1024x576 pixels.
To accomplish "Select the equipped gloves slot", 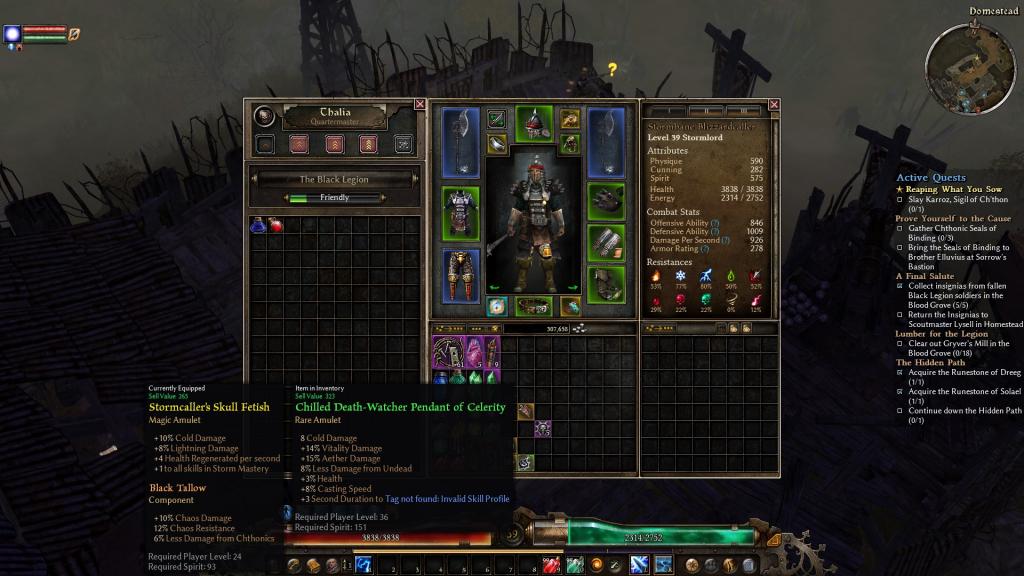I will [x=606, y=201].
